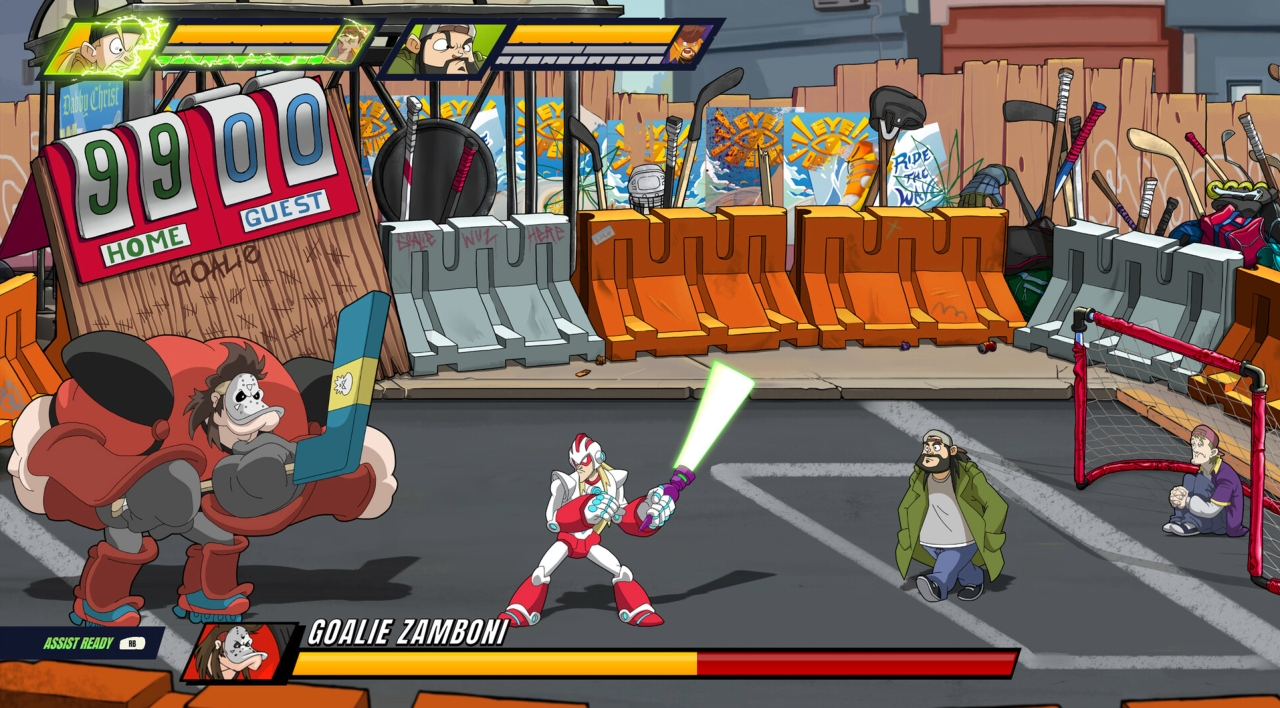Click Jay's electrified player portrait
Image resolution: width=1280 pixels, height=708 pixels.
[x=103, y=45]
